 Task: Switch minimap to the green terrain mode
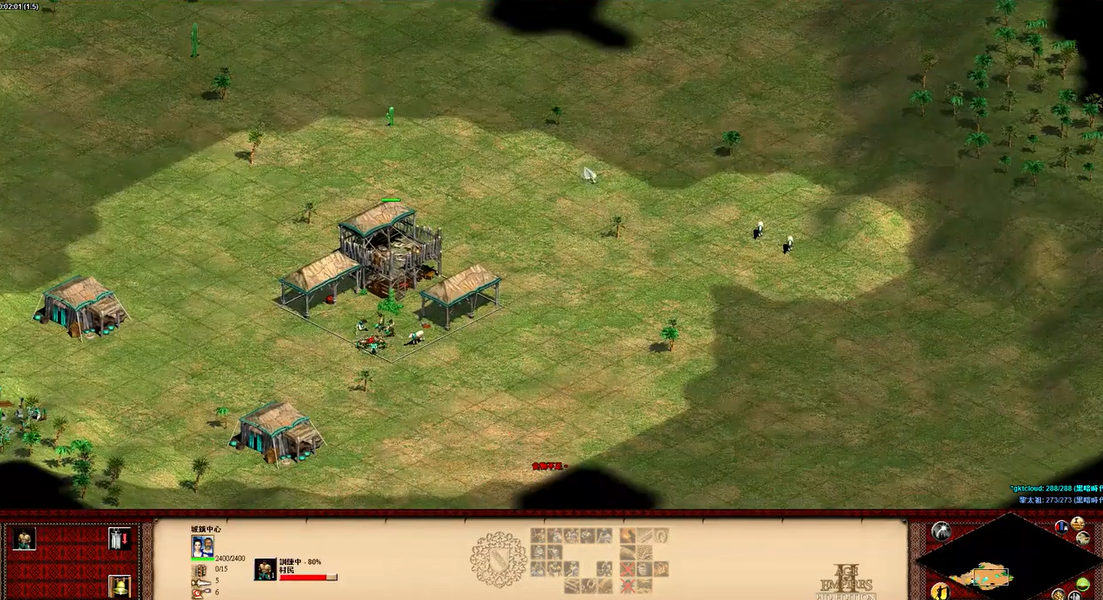(1082, 584)
